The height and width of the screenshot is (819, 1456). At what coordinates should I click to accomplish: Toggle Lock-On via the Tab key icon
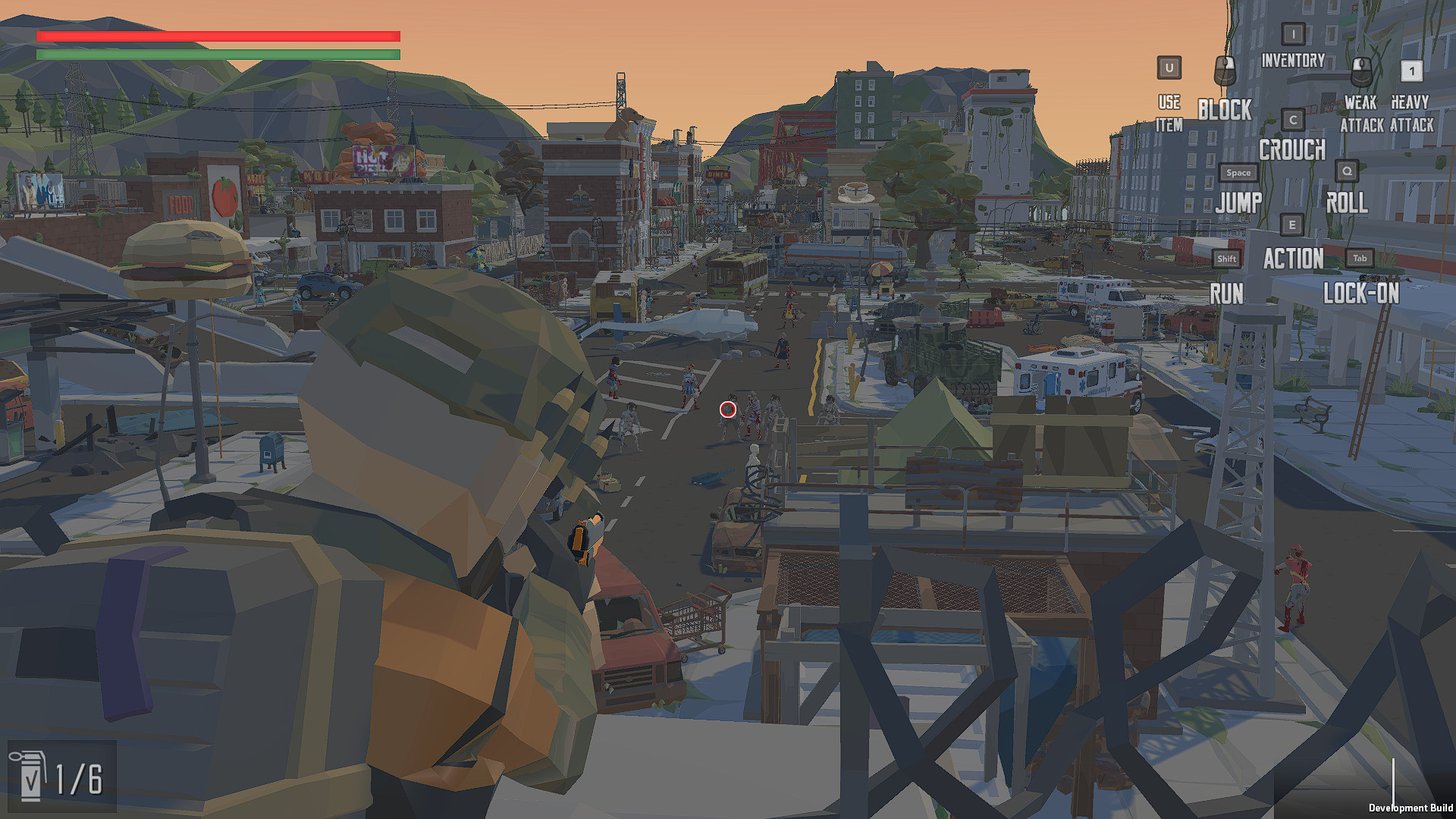(1359, 258)
